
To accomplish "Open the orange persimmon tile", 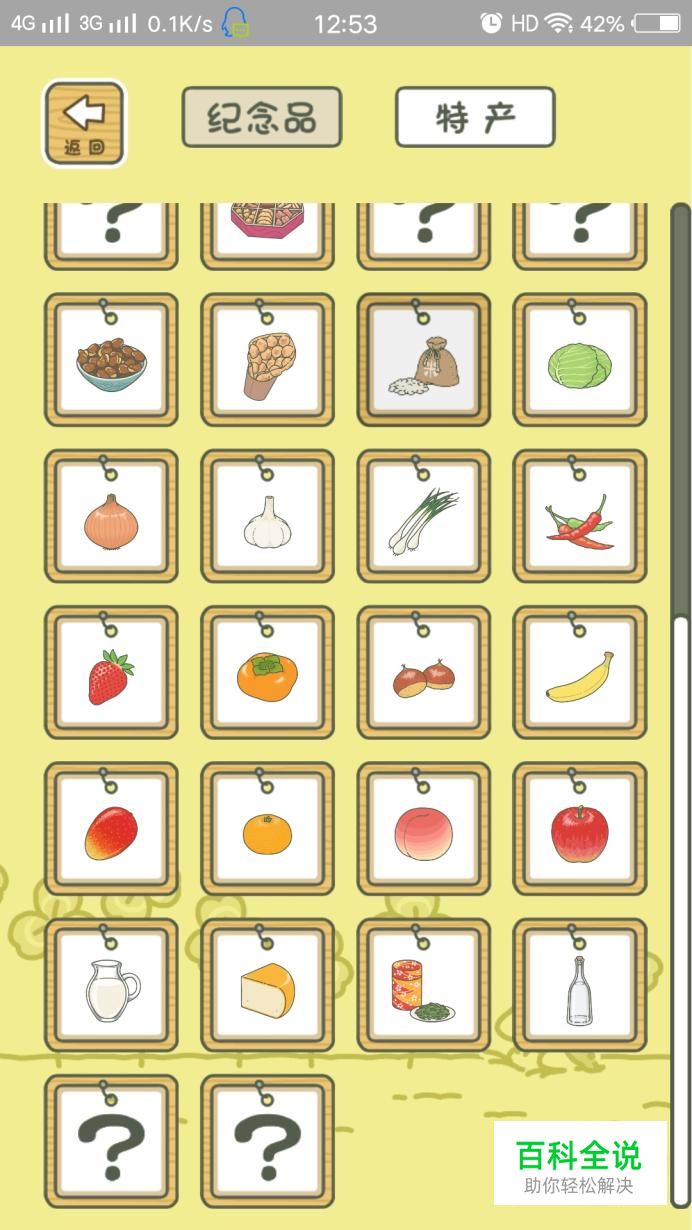I will [x=267, y=674].
